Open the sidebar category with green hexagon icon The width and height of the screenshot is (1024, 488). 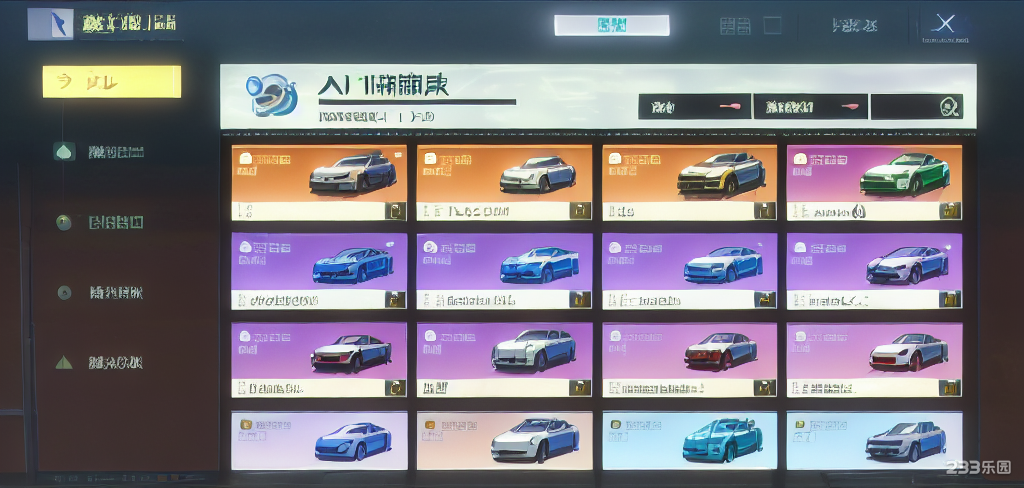coord(65,152)
